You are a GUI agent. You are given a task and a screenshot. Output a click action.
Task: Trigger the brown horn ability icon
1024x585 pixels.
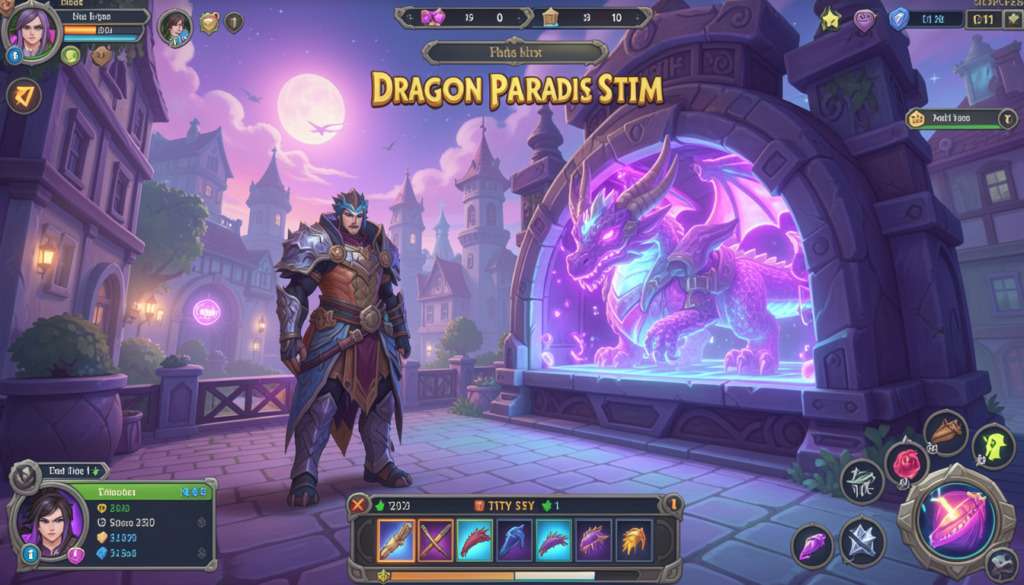click(945, 432)
